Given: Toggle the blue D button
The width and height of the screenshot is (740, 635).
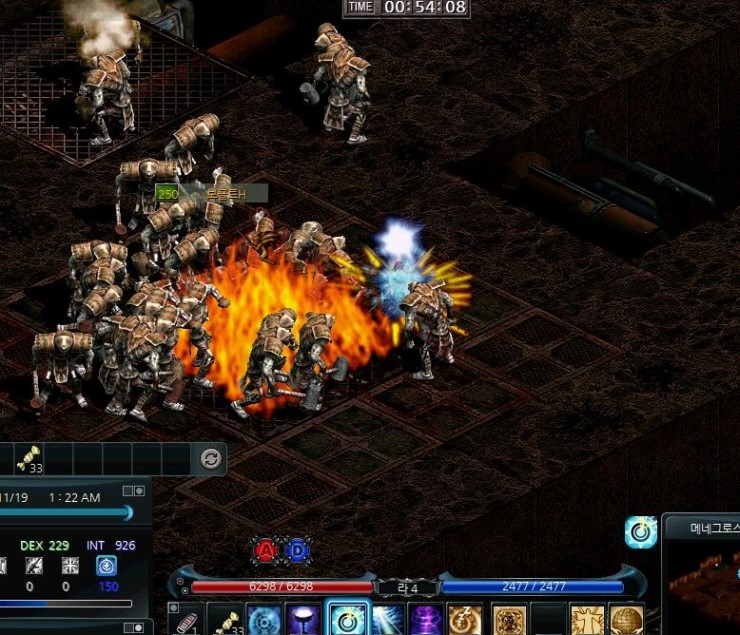Looking at the screenshot, I should (297, 550).
